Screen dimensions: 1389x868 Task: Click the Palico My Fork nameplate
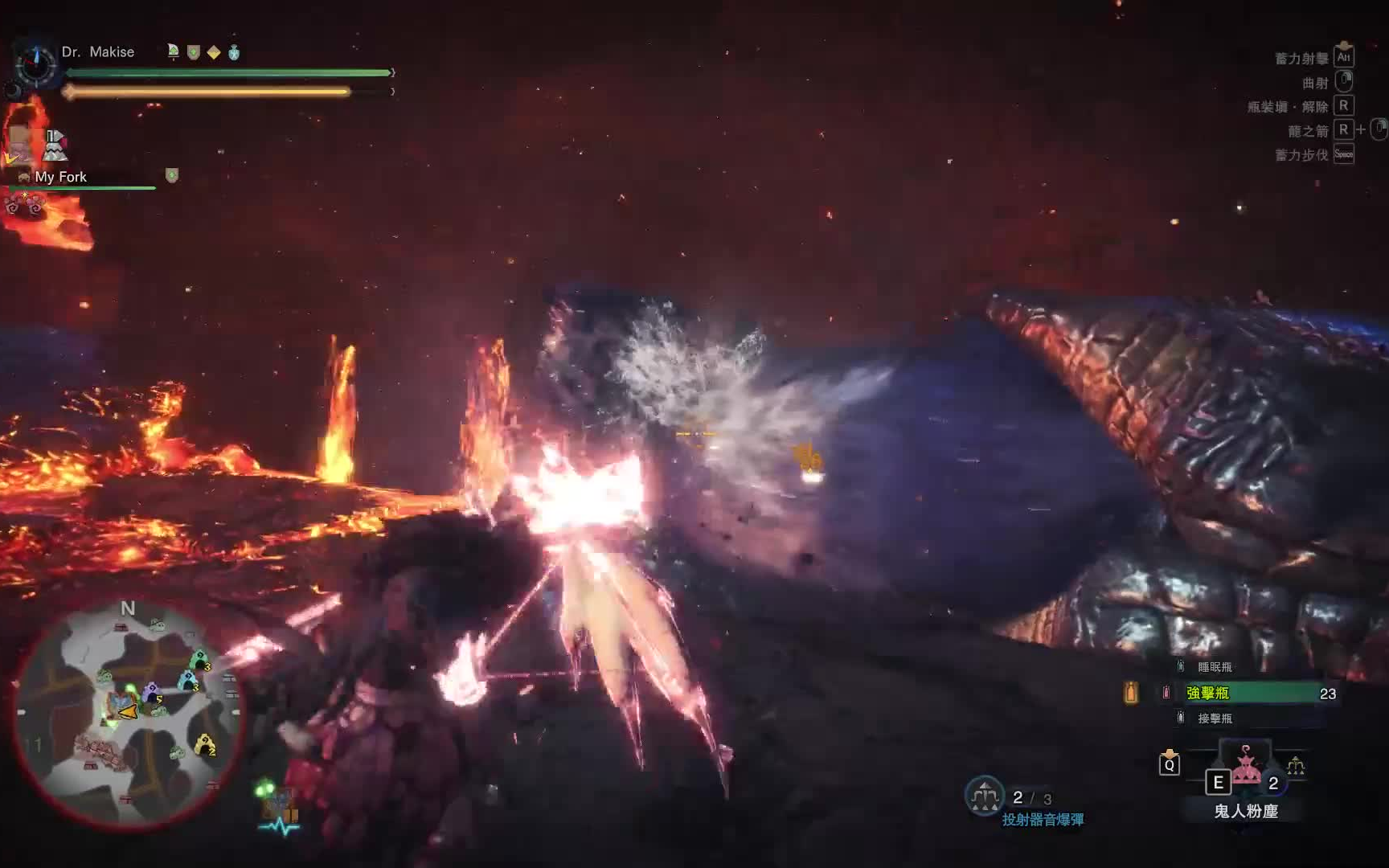[x=60, y=177]
